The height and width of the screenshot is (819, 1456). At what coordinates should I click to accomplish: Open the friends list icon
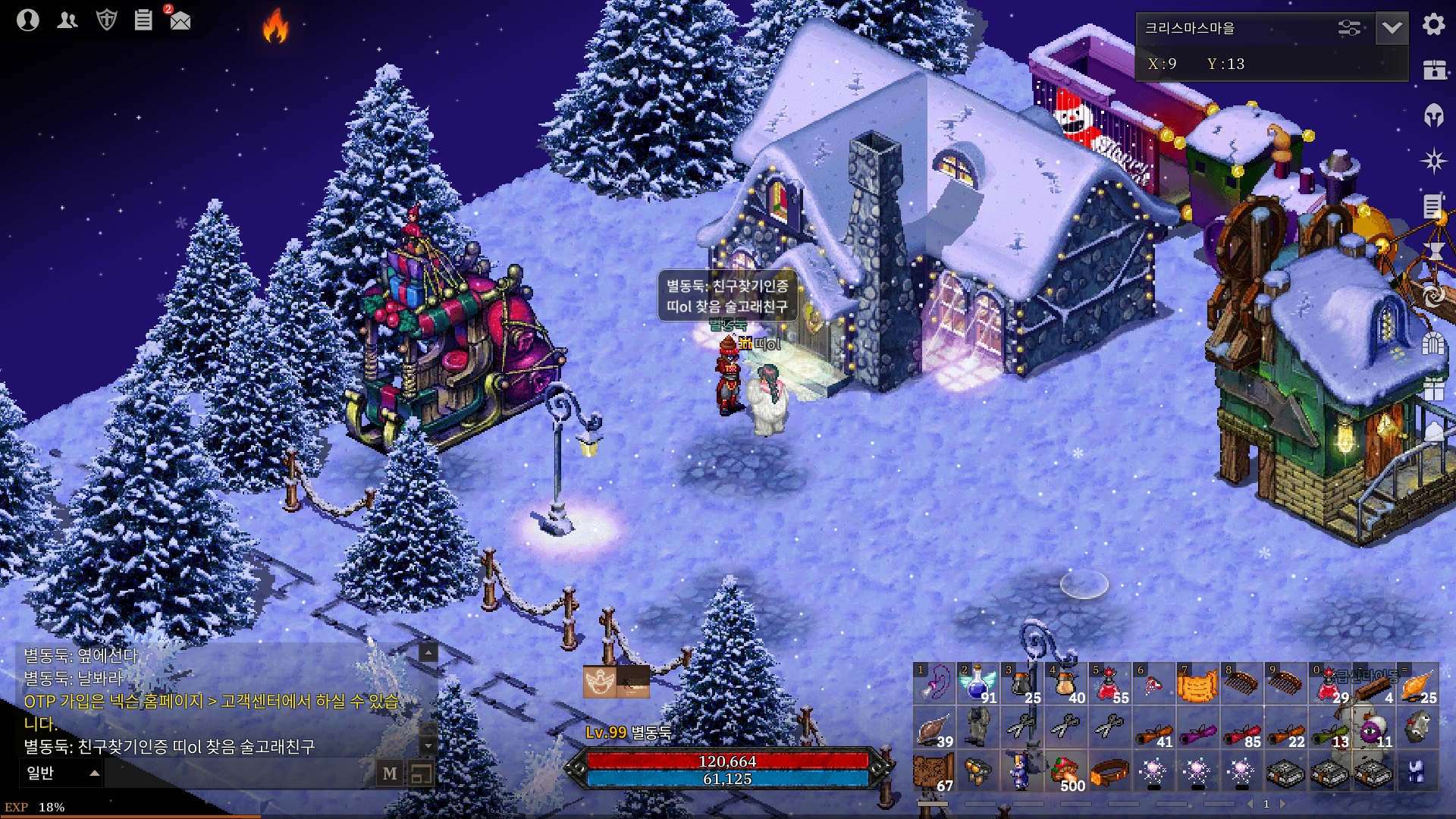[67, 20]
